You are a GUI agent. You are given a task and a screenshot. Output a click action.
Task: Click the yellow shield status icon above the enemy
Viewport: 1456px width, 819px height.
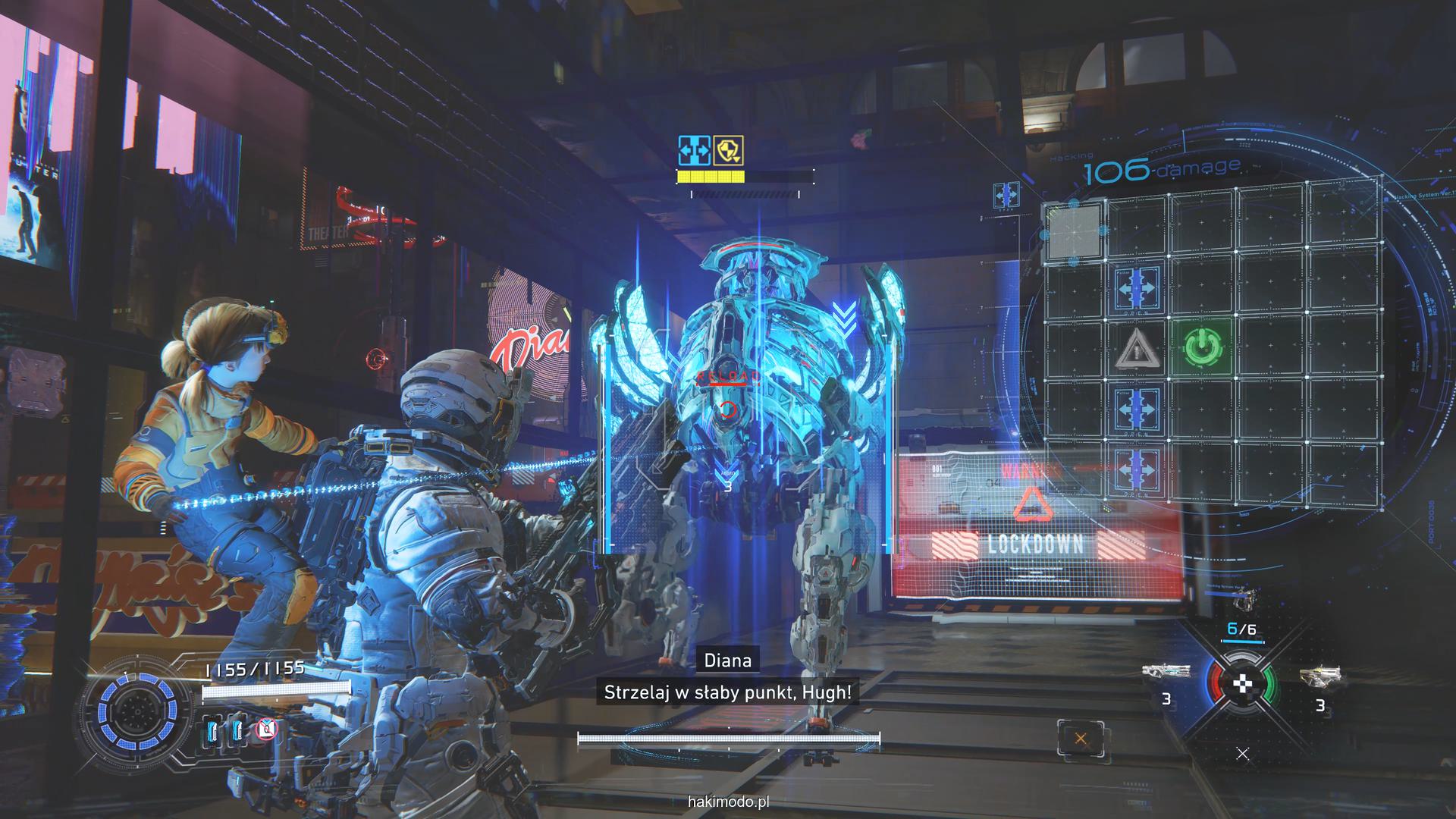[x=727, y=151]
